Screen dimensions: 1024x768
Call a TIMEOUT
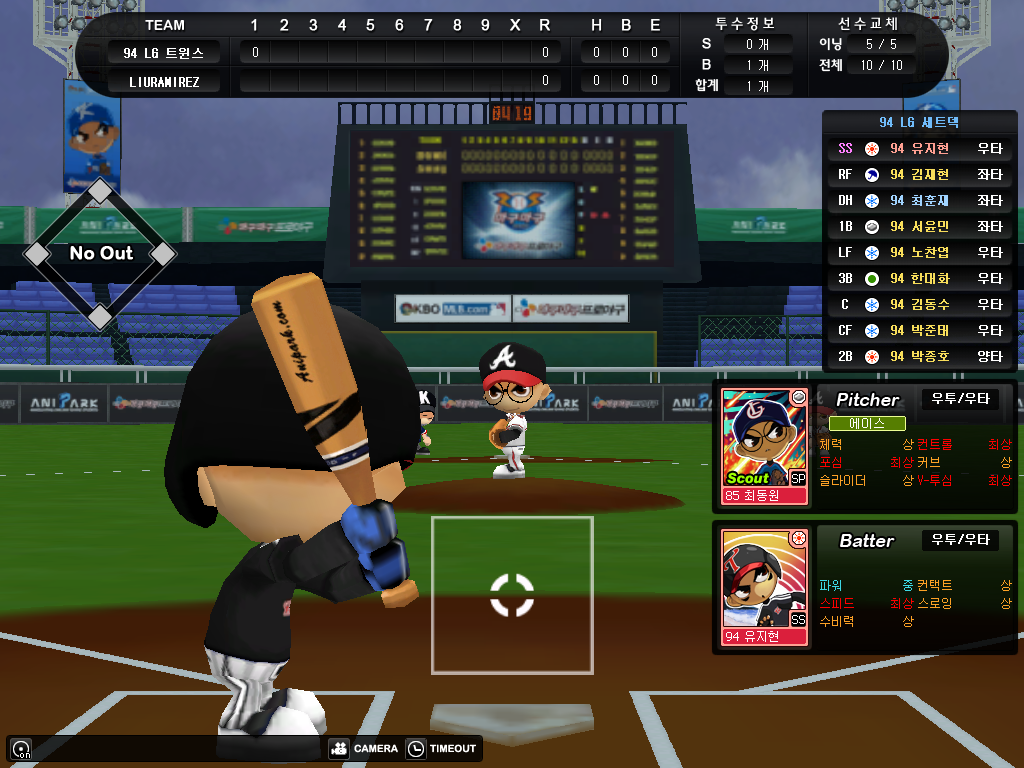(443, 748)
